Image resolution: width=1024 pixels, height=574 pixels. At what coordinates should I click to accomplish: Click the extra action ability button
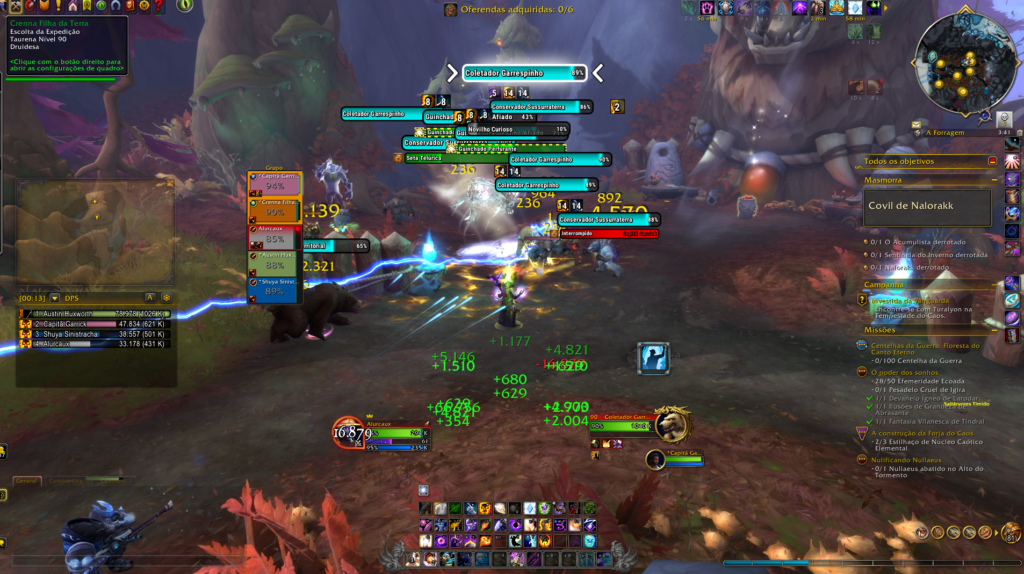point(653,357)
